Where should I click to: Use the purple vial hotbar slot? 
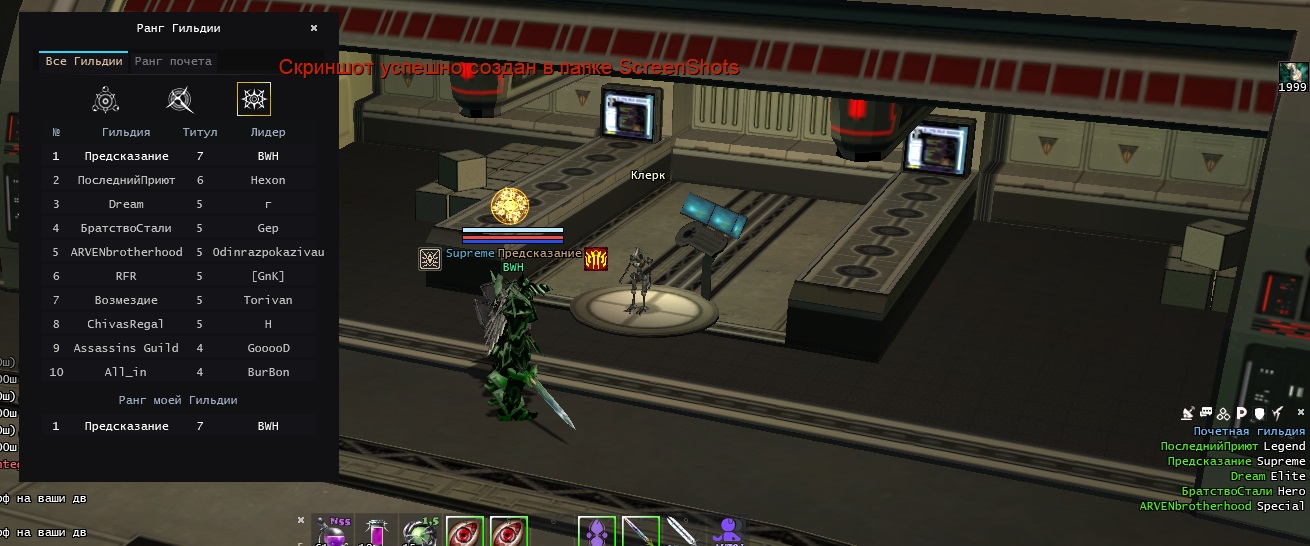click(x=377, y=532)
